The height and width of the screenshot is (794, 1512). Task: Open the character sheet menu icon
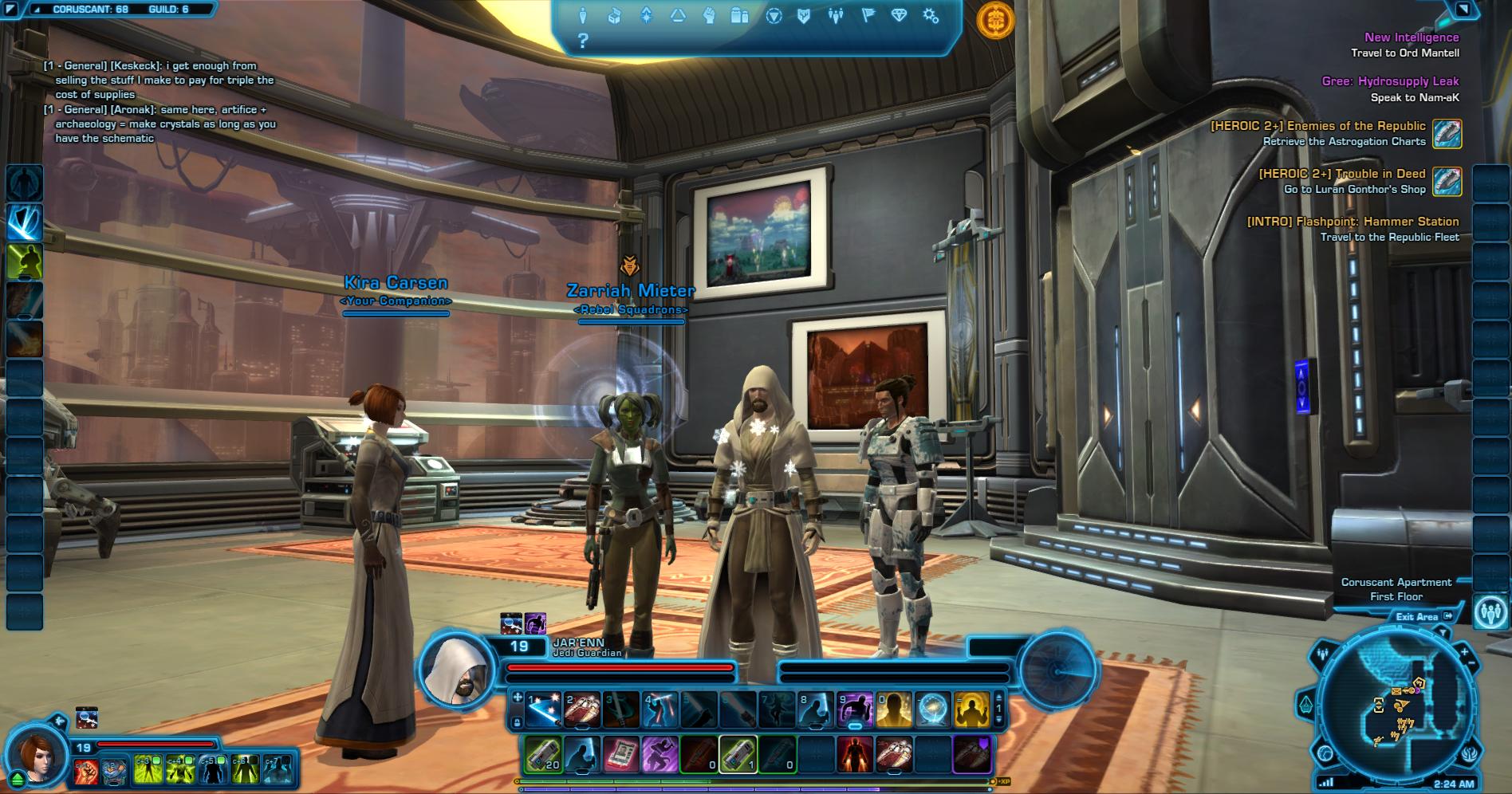(583, 15)
